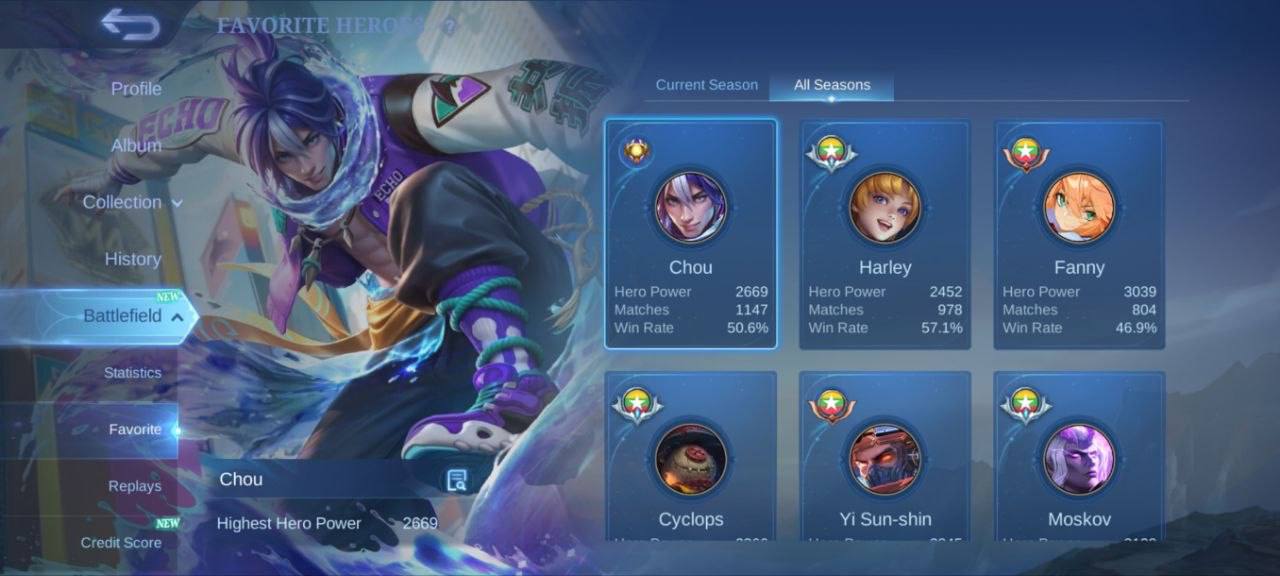Open the Album section
The image size is (1280, 576).
(136, 145)
